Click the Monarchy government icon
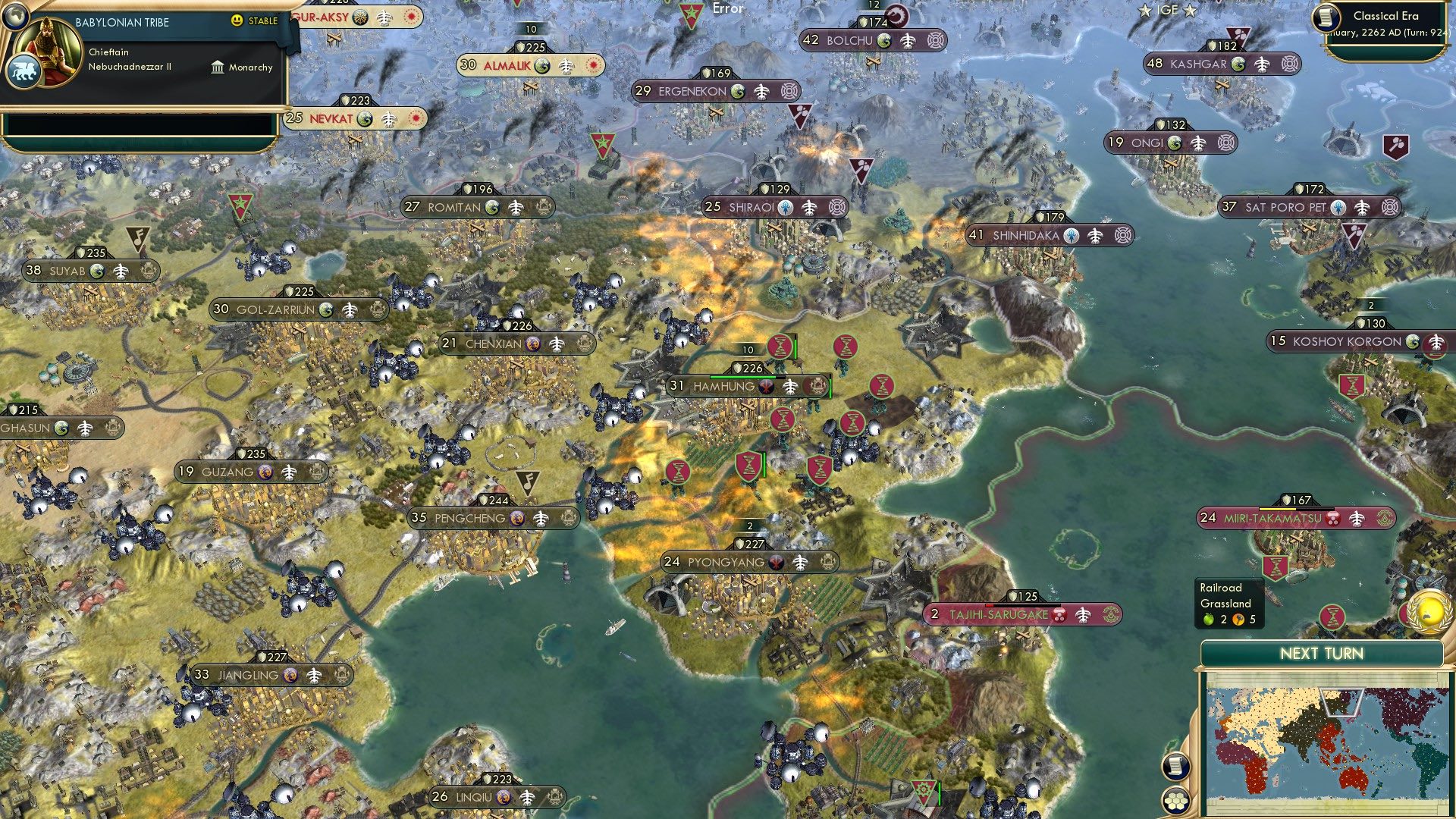1456x819 pixels. pyautogui.click(x=218, y=68)
